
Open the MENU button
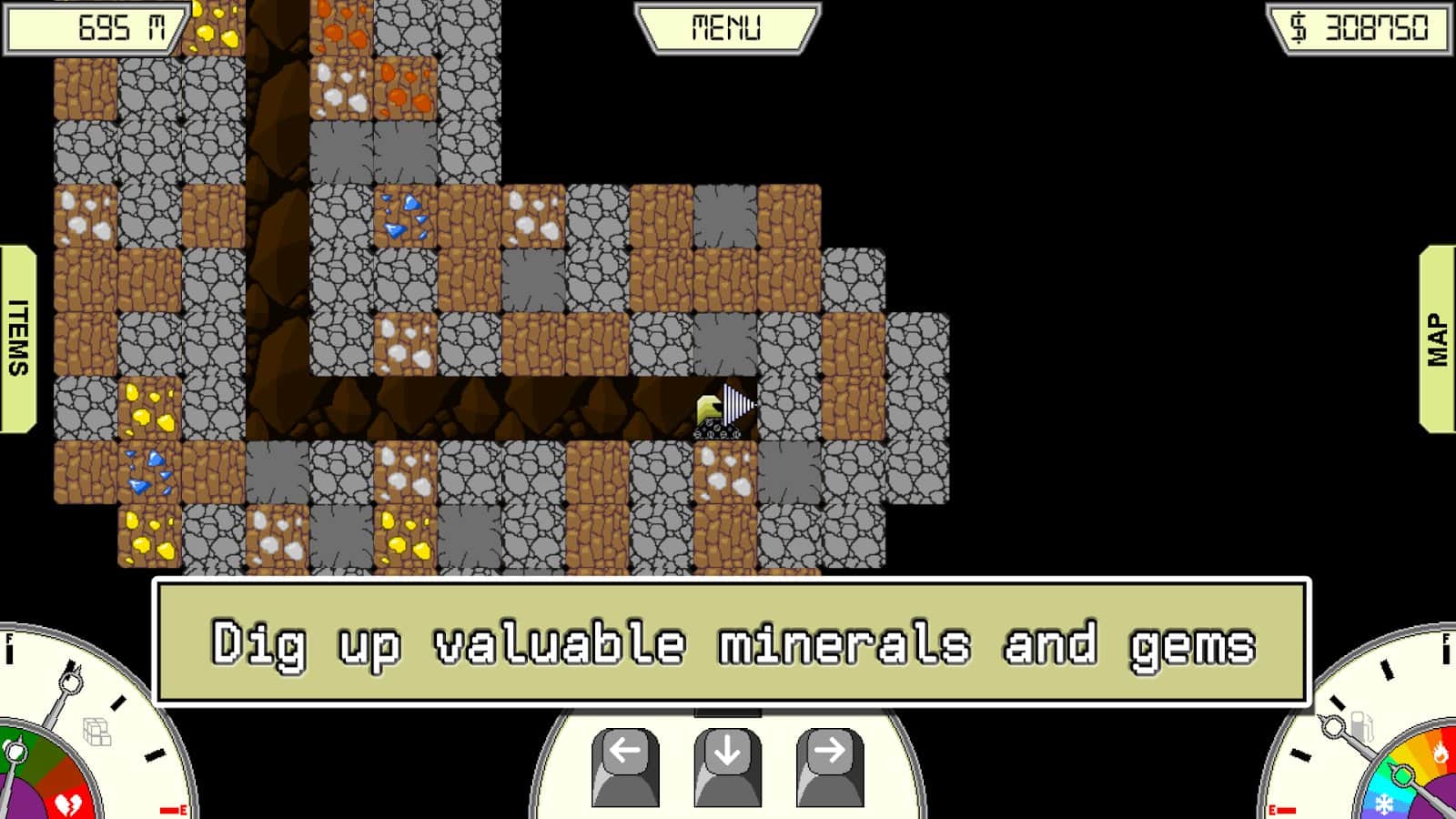click(727, 28)
